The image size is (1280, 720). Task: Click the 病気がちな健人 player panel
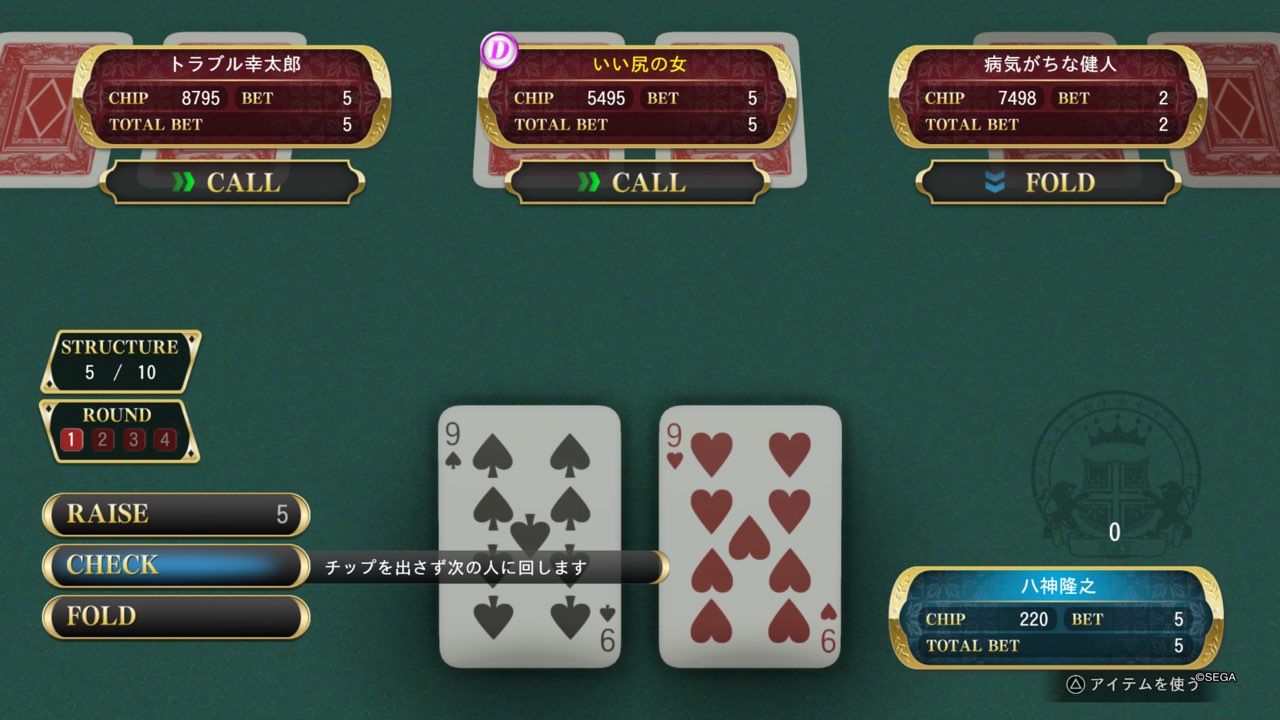coord(1047,96)
